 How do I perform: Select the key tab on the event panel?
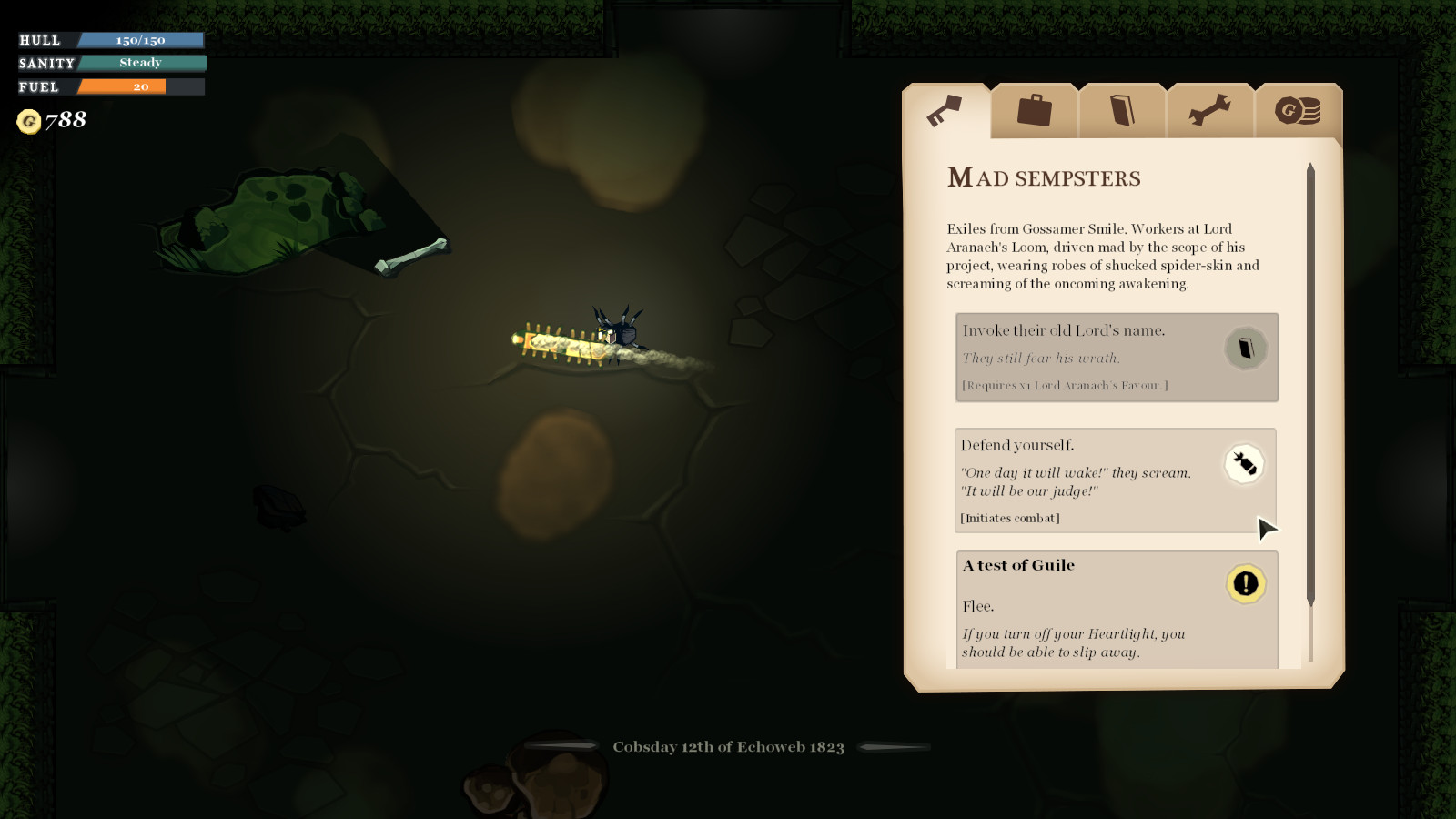click(946, 109)
